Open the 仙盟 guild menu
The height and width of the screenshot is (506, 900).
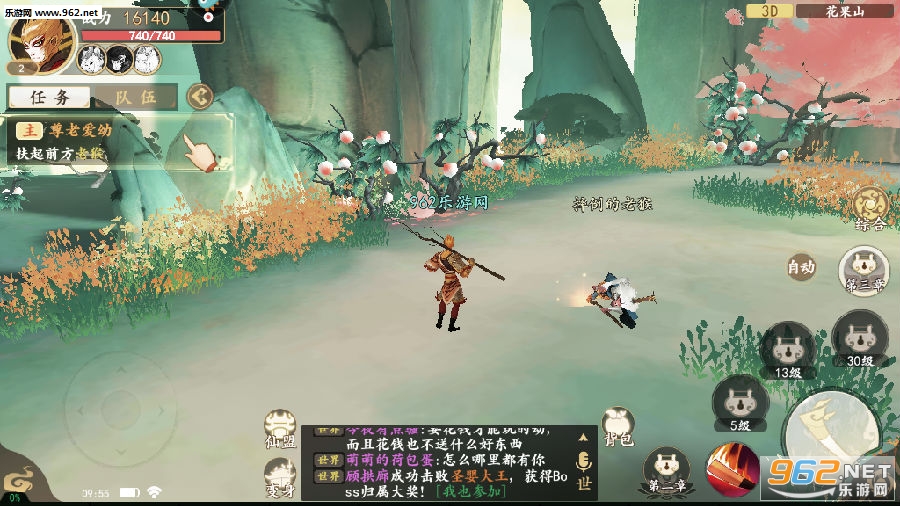pyautogui.click(x=279, y=427)
